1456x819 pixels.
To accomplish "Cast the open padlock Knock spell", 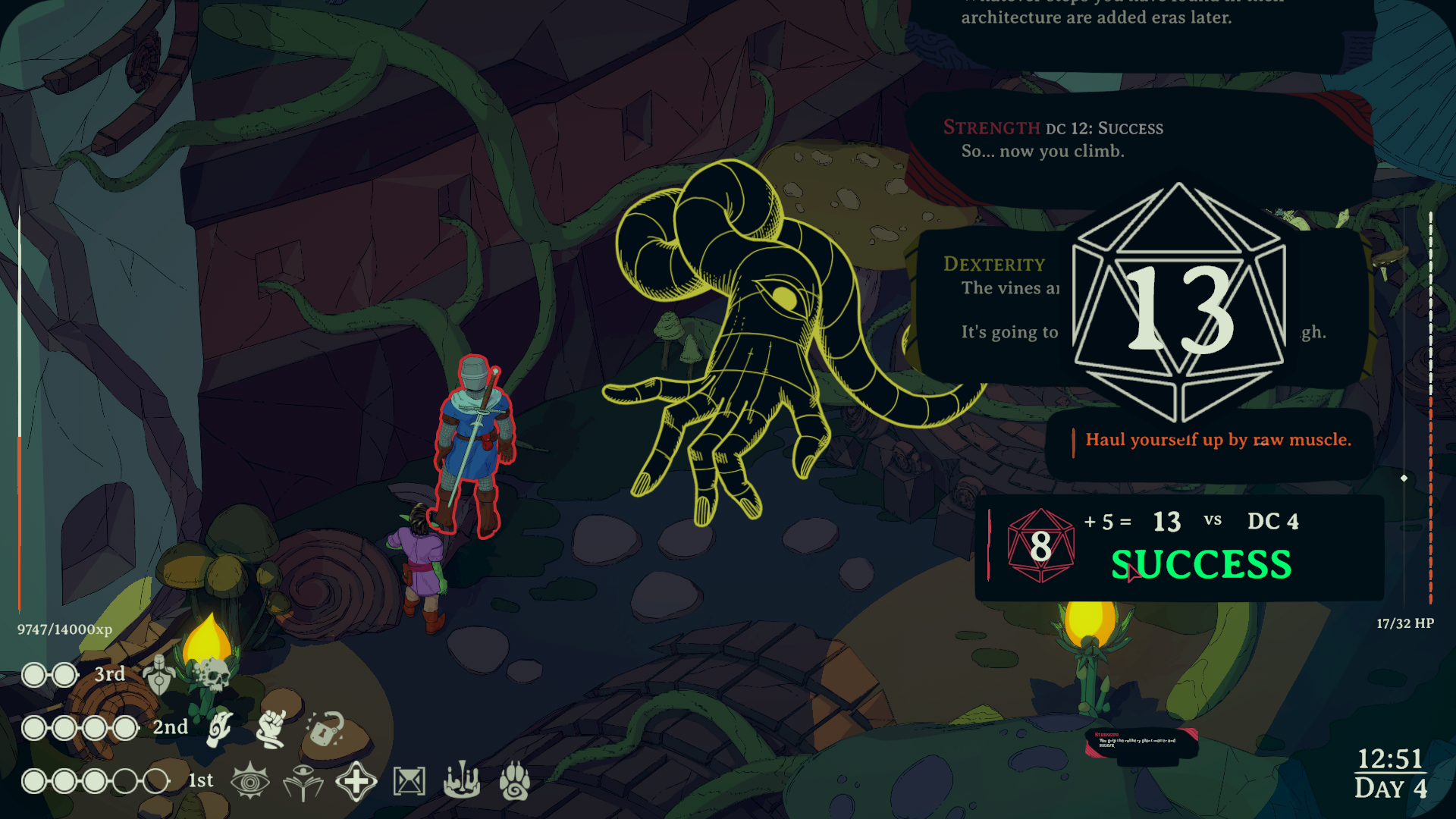I will point(326,730).
